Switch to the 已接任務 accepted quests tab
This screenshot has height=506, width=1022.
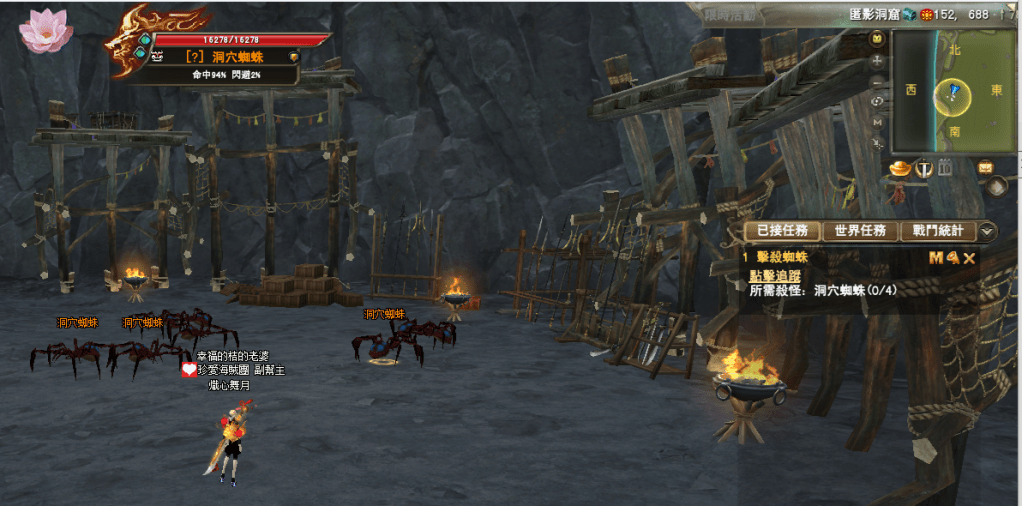click(782, 231)
